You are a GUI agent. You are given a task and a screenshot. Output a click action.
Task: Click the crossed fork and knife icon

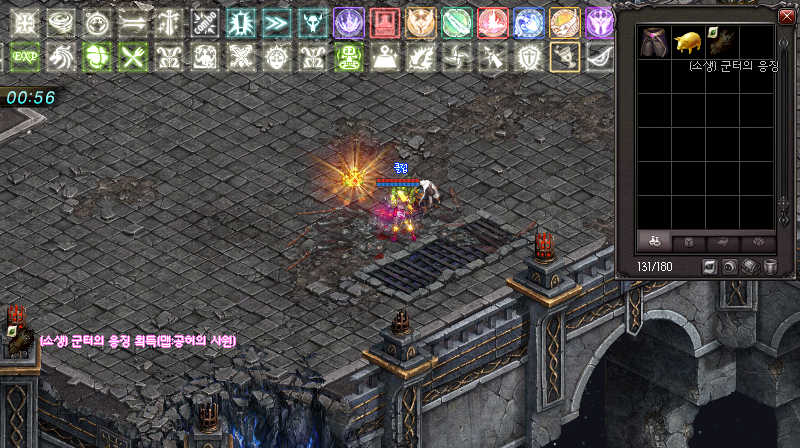(133, 57)
